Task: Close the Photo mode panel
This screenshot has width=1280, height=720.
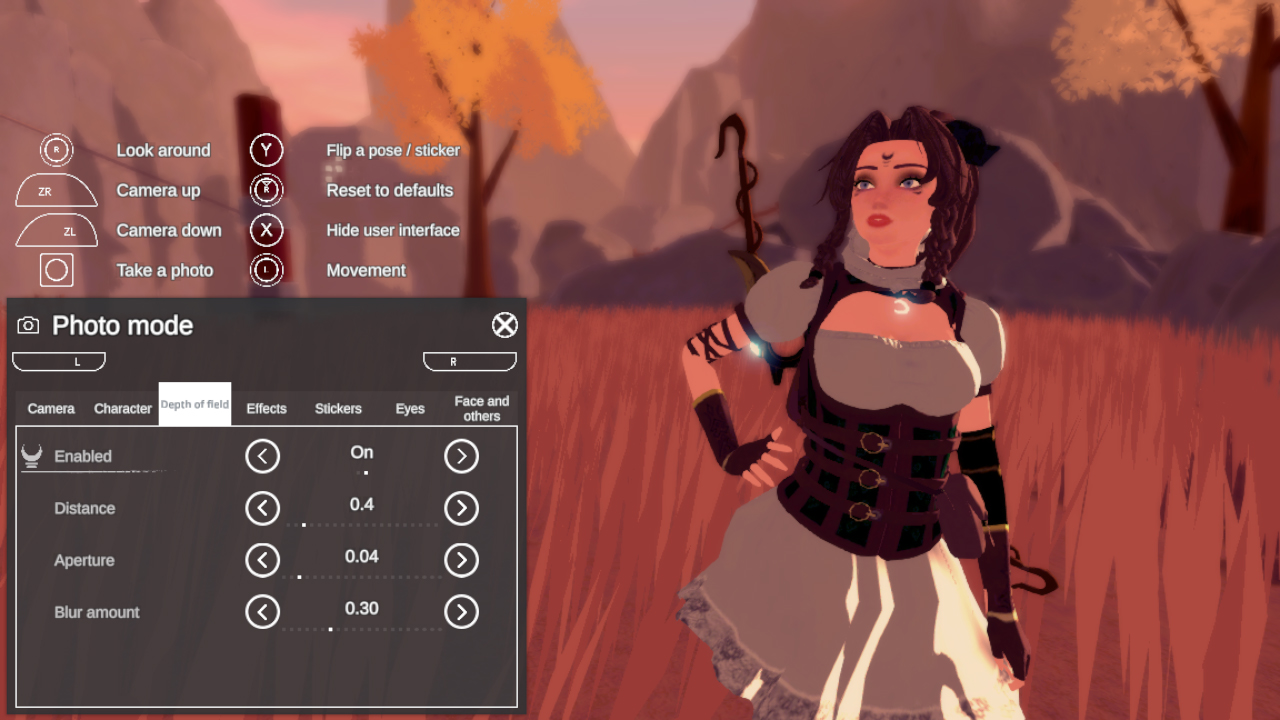Action: [505, 325]
